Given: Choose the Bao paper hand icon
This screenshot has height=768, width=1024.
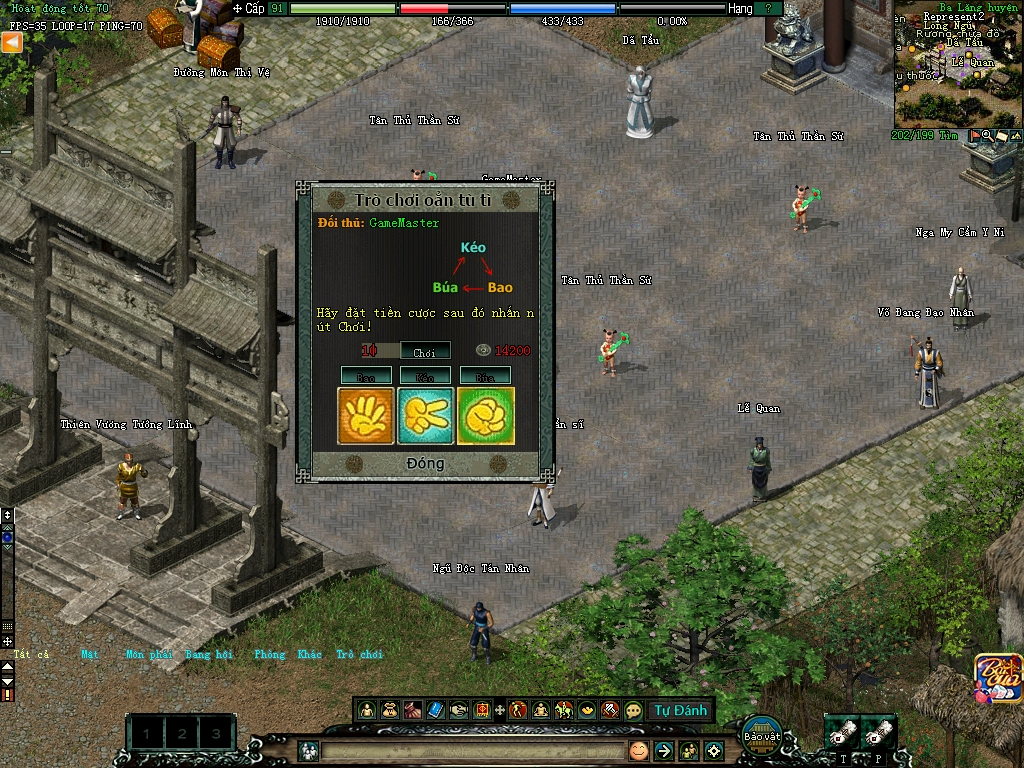Looking at the screenshot, I should click(x=365, y=415).
